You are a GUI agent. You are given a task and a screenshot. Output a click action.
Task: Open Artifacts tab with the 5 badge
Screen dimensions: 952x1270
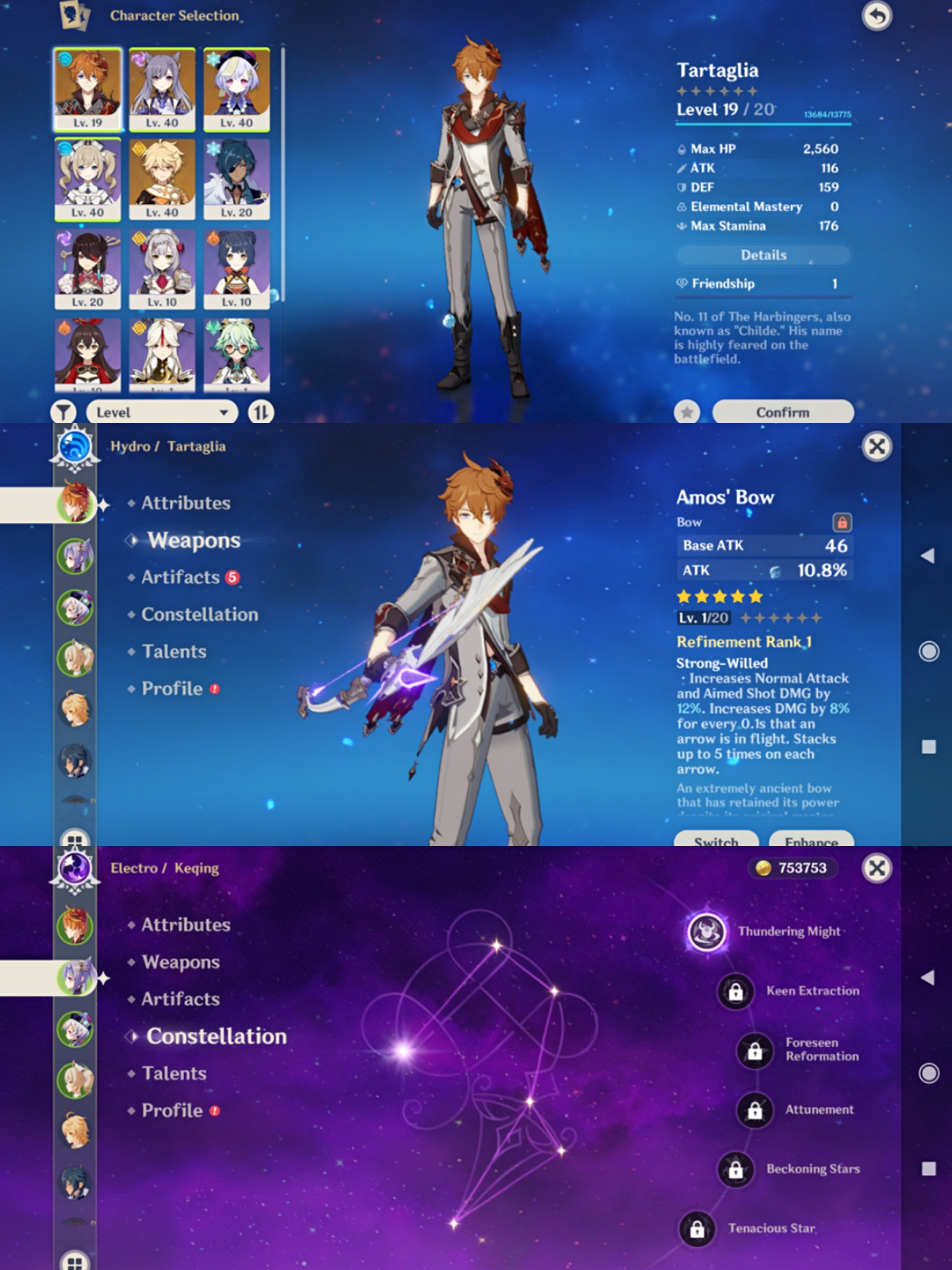(181, 577)
